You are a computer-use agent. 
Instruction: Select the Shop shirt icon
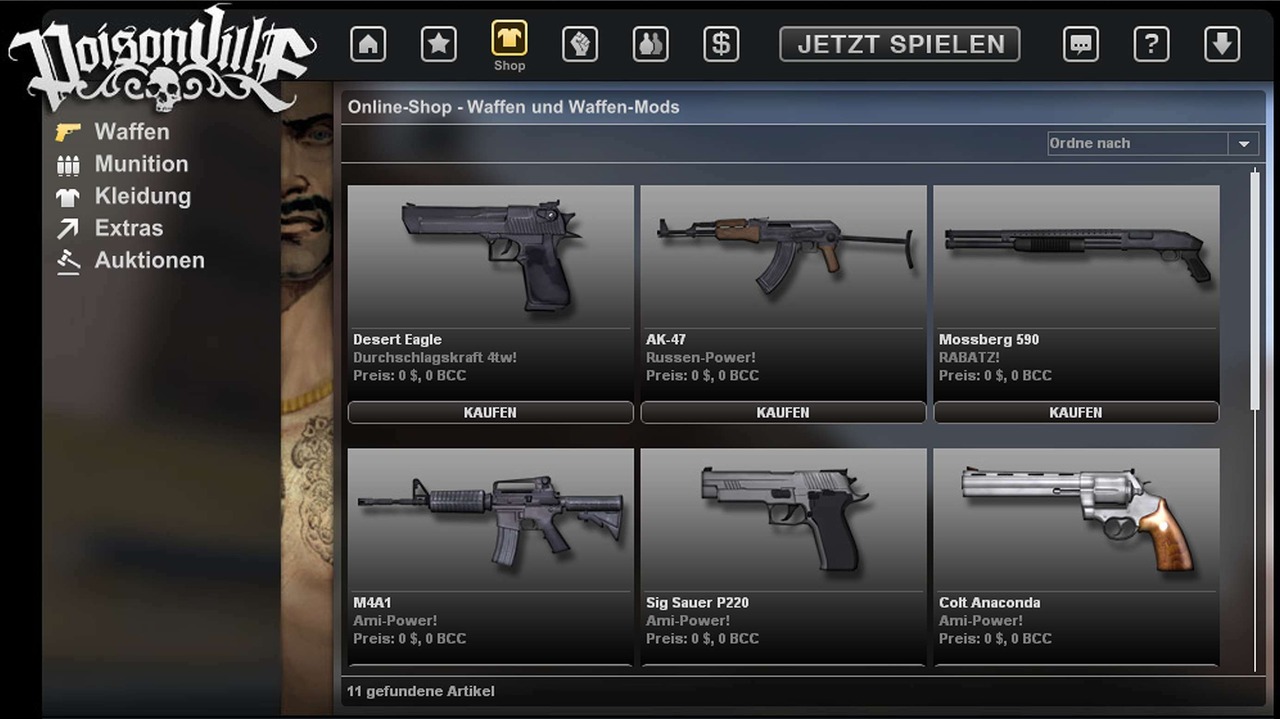click(x=509, y=41)
